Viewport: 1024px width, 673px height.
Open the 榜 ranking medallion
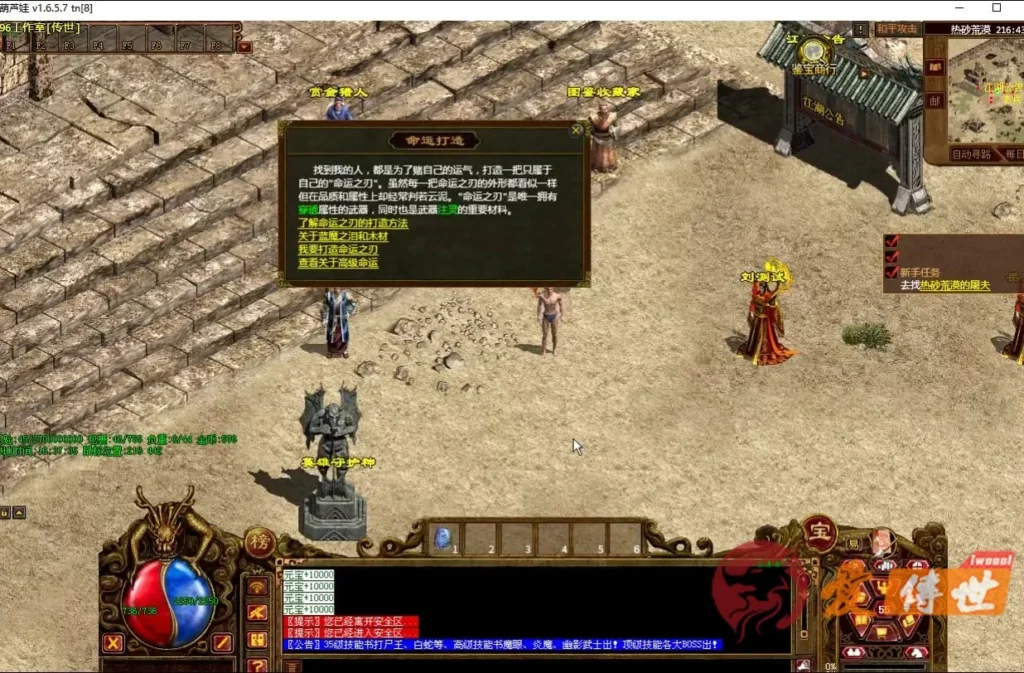257,542
